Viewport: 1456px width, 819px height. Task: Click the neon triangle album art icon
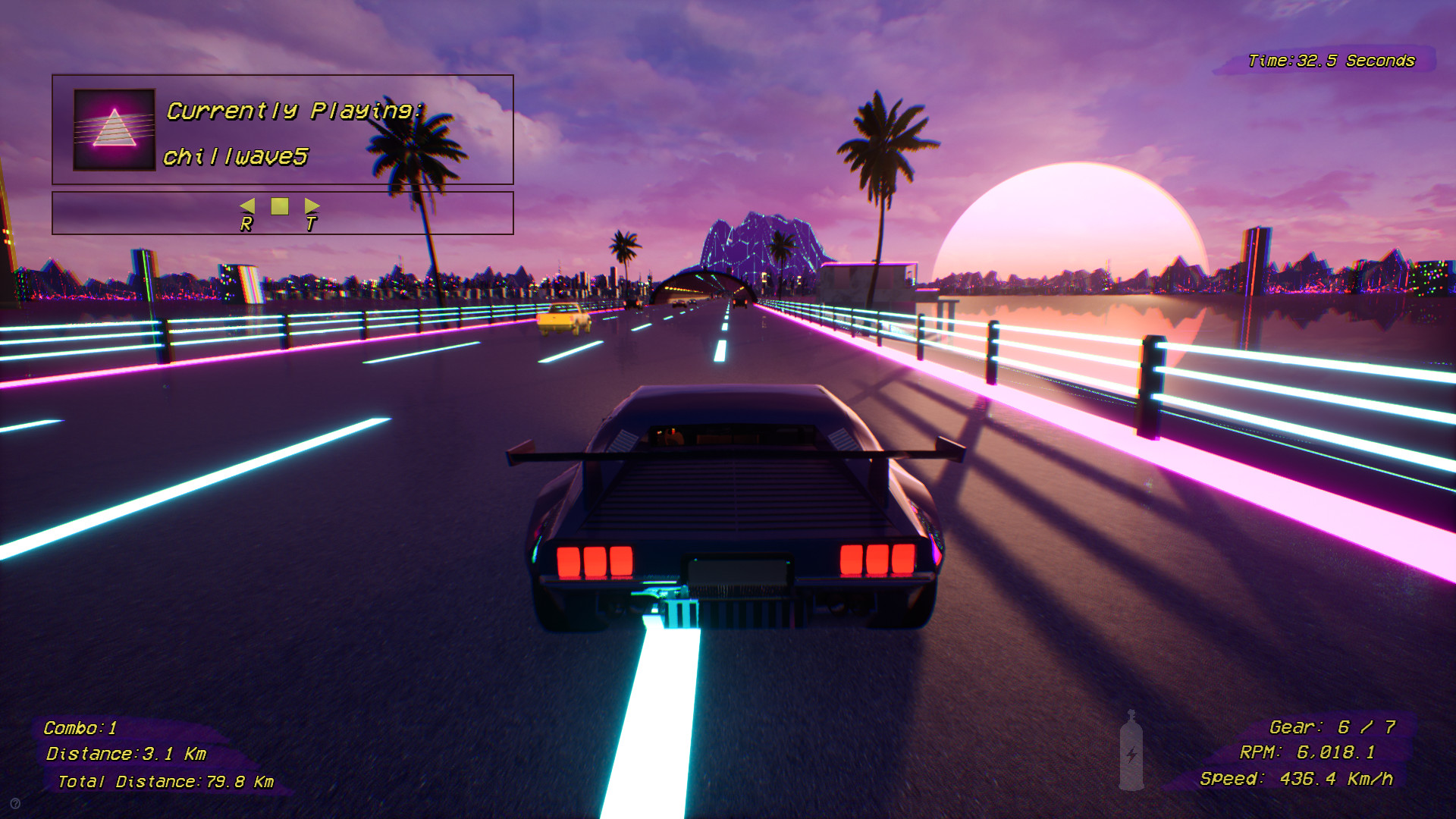click(112, 128)
